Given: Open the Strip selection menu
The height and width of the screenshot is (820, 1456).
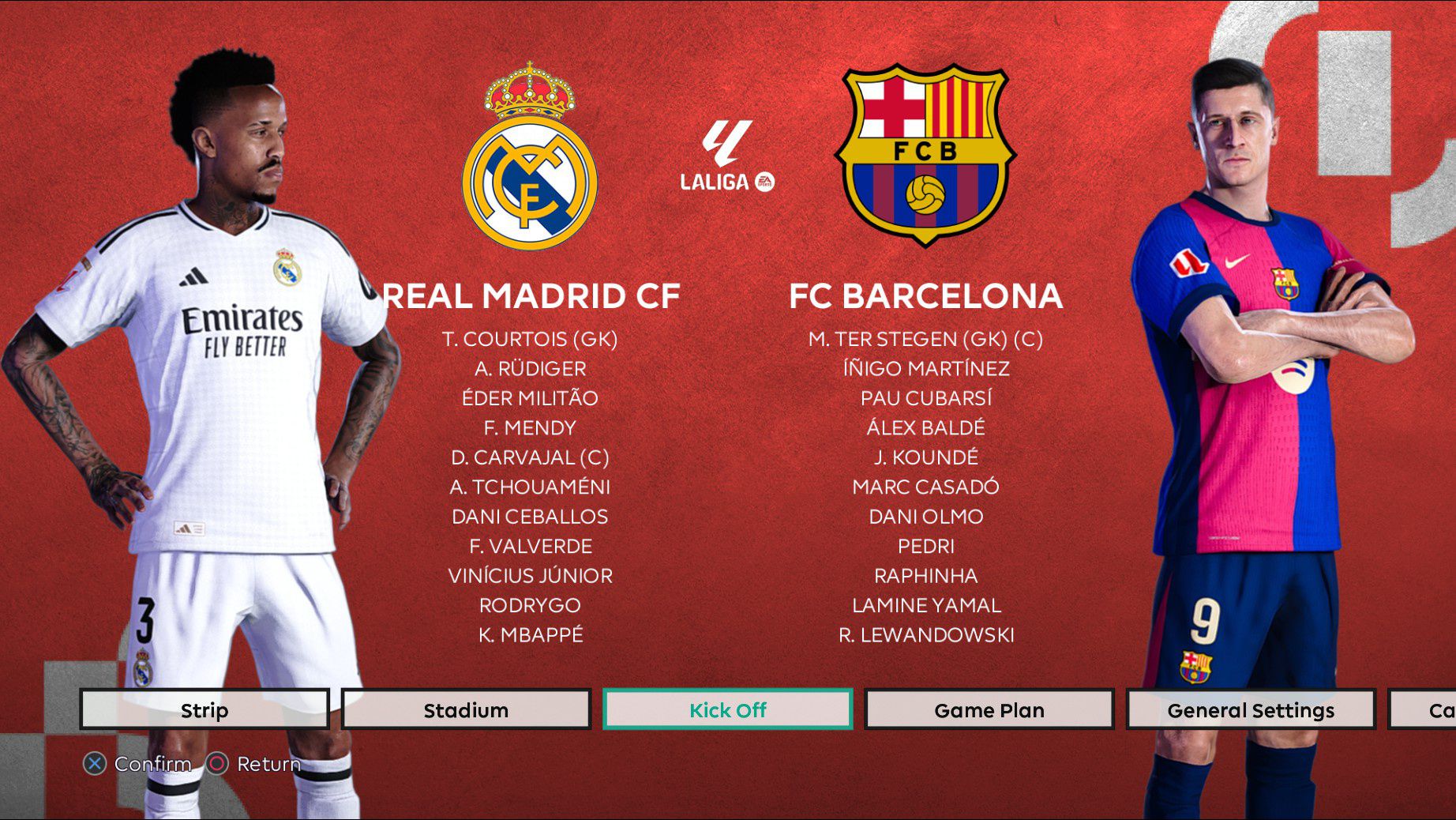Looking at the screenshot, I should (x=205, y=709).
